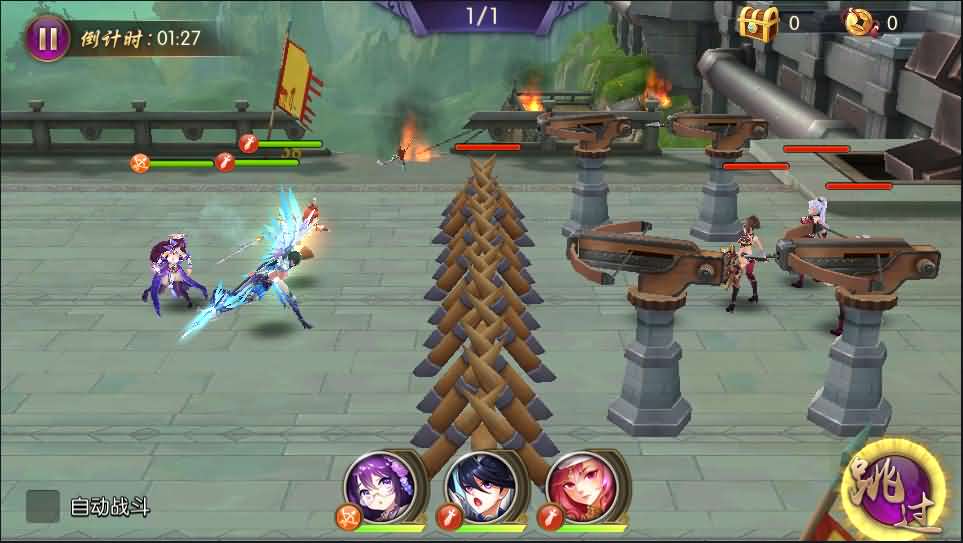Open the treasure chest loot counter
963x543 pixels.
coord(758,23)
